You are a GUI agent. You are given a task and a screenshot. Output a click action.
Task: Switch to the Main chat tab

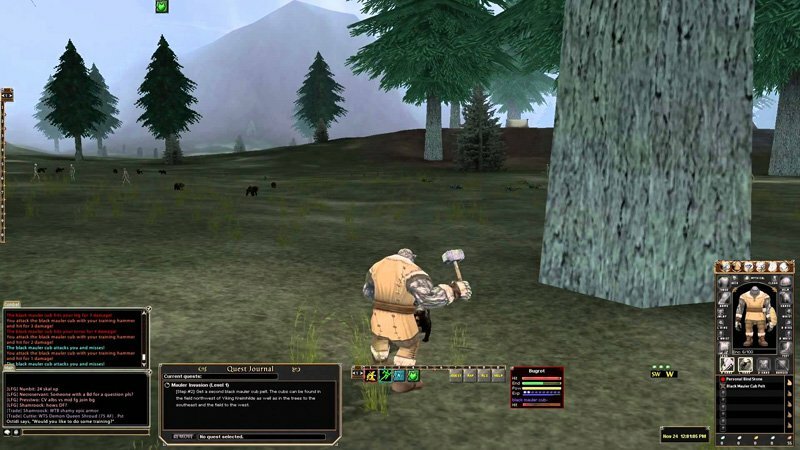(9, 367)
